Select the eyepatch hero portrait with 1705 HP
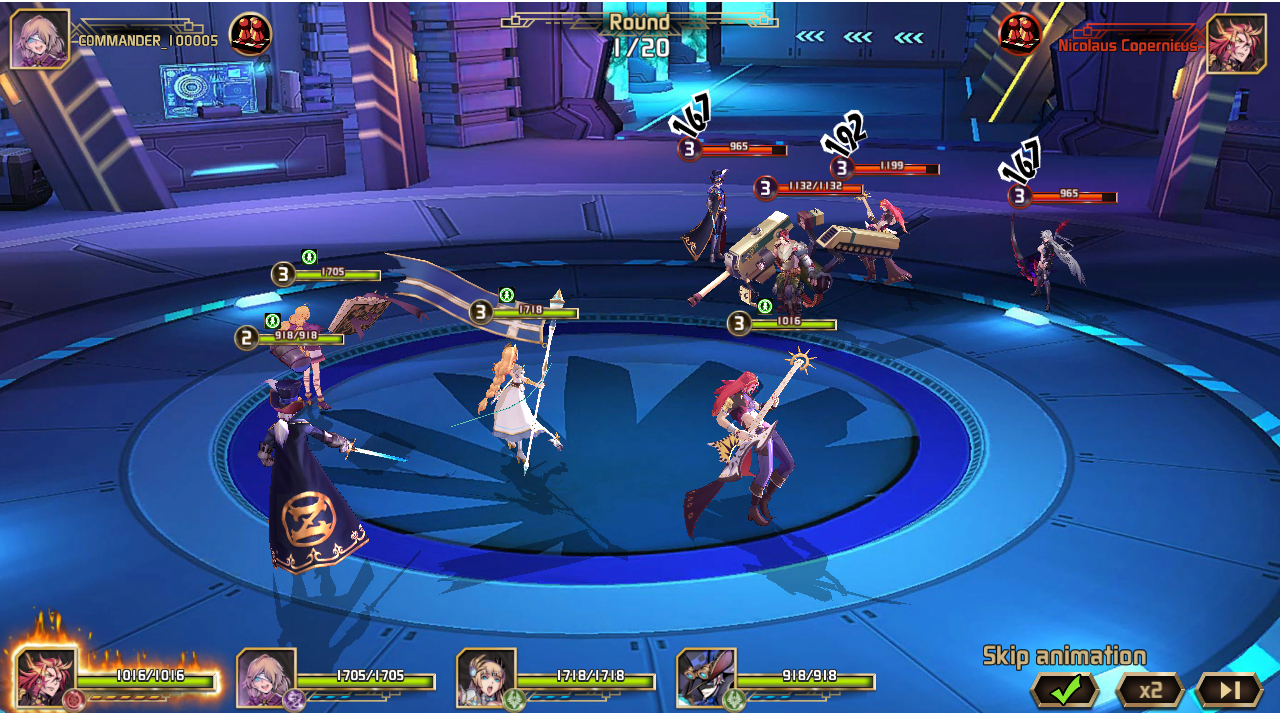Screen dimensions: 1280x713 click(x=266, y=677)
